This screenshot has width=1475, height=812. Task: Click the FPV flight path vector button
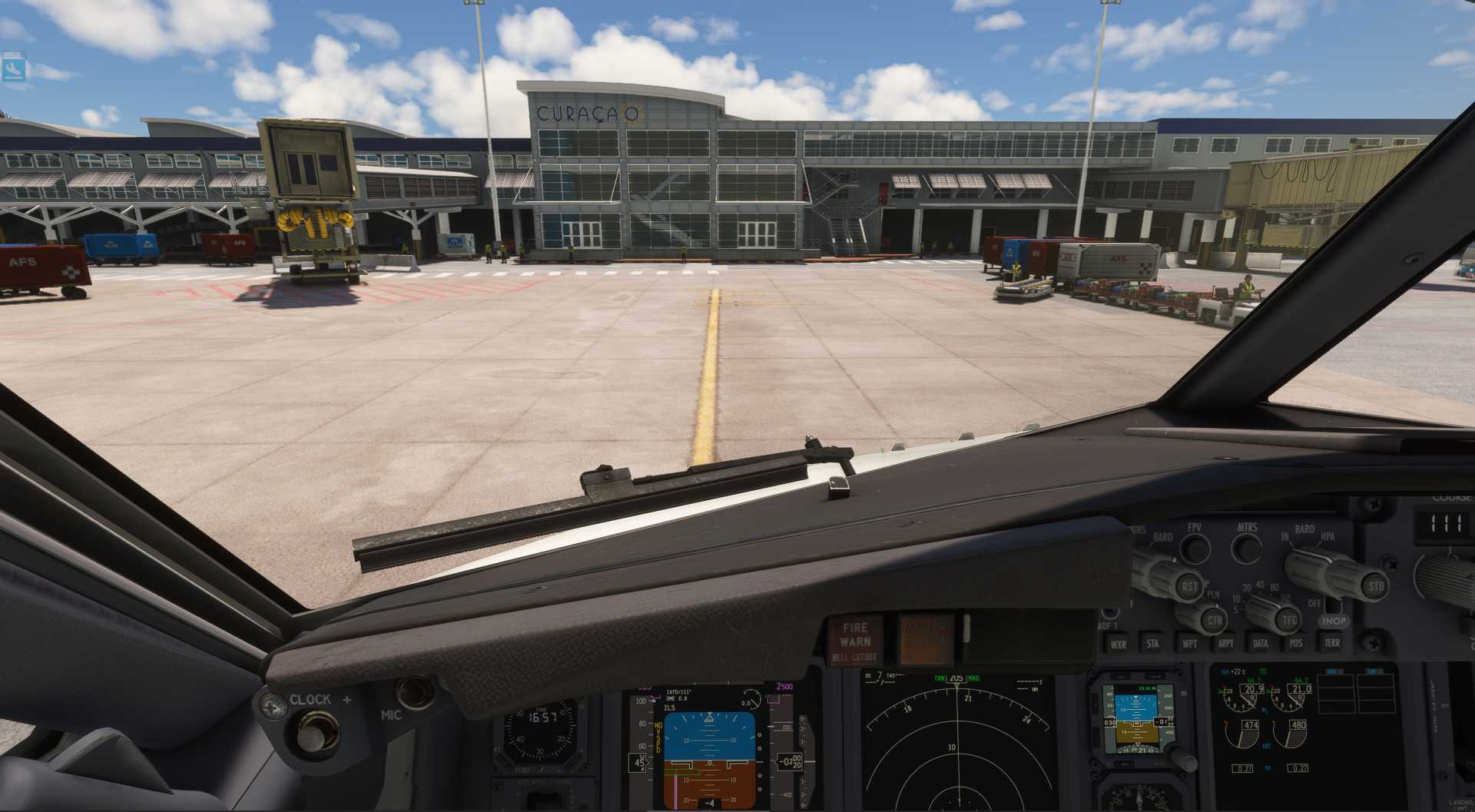[x=1194, y=549]
